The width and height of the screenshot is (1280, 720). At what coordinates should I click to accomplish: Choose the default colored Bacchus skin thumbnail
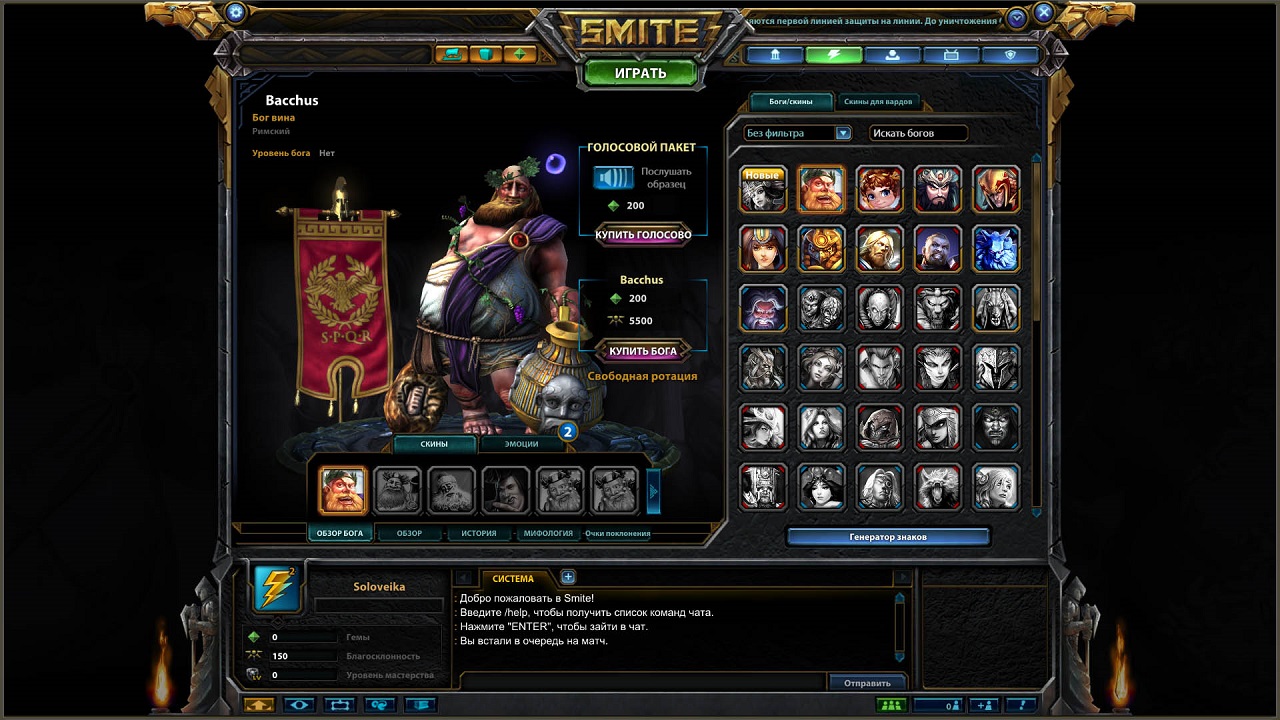(x=342, y=490)
